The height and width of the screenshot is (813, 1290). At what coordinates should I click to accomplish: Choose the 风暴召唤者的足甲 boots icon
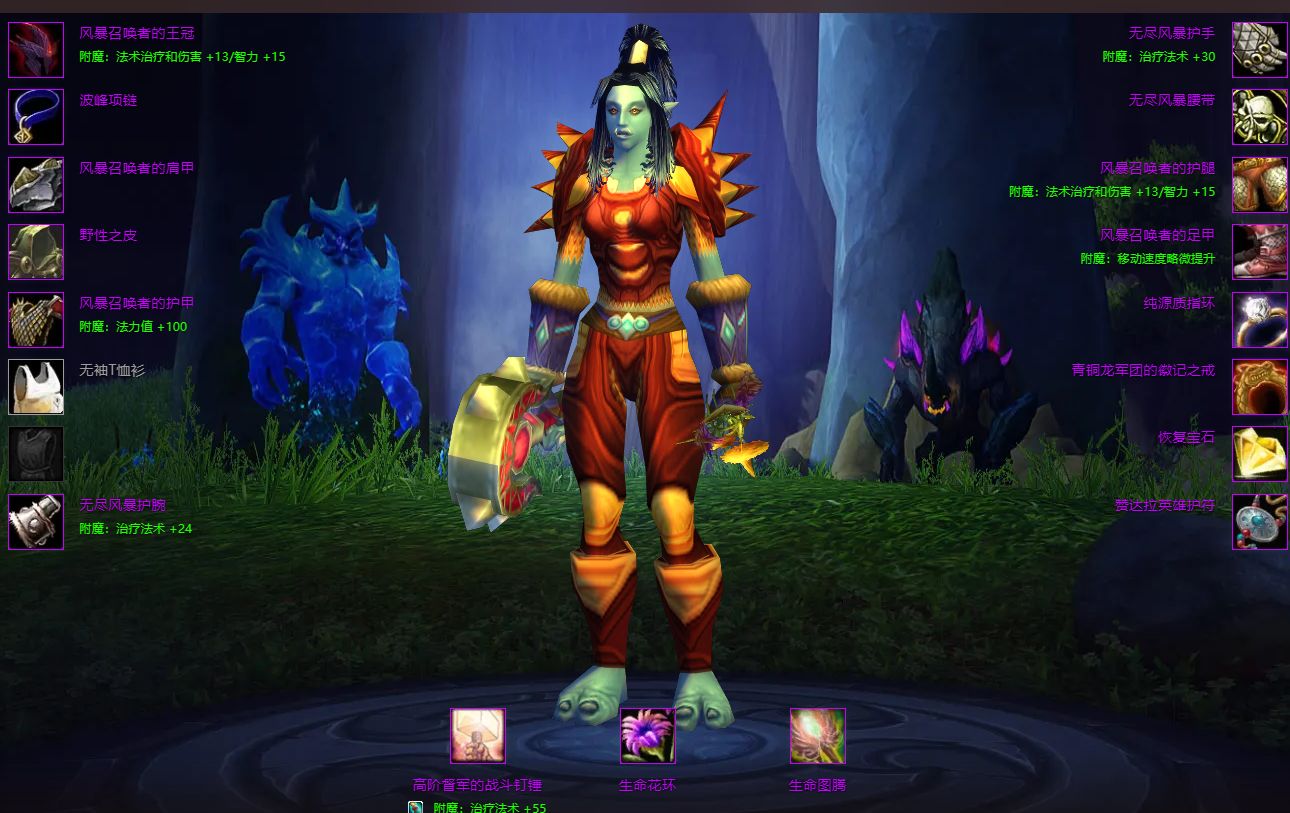tap(1260, 252)
